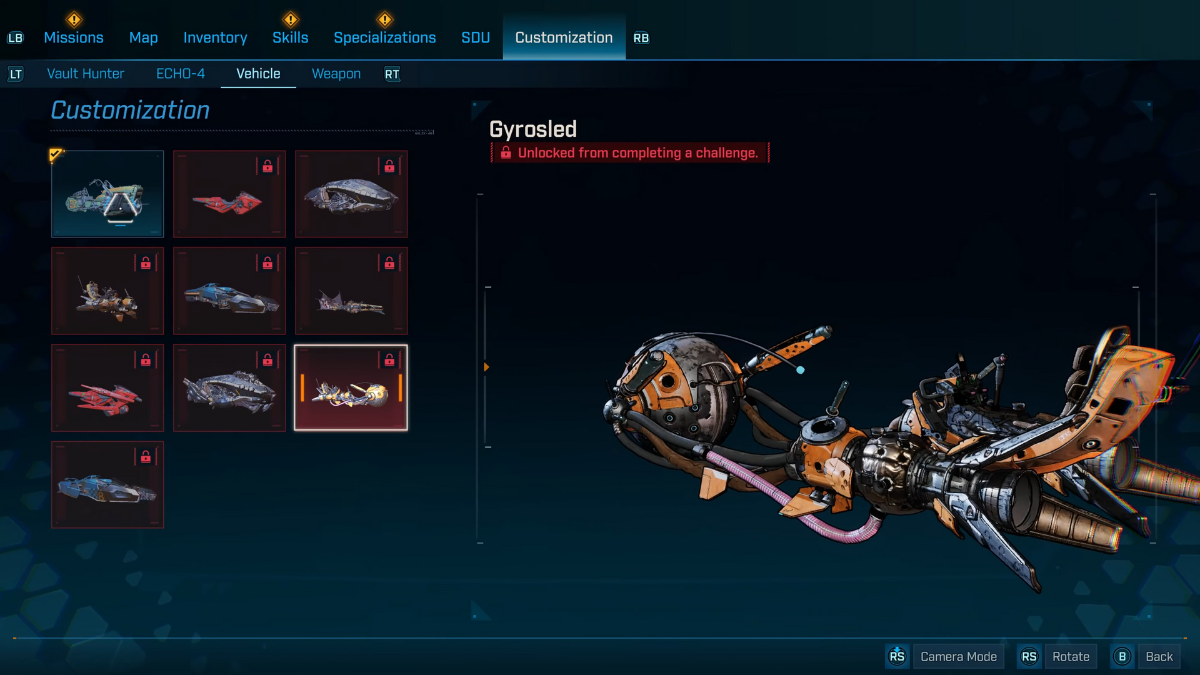Open the Missions tab
Viewport: 1200px width, 675px height.
[x=73, y=37]
